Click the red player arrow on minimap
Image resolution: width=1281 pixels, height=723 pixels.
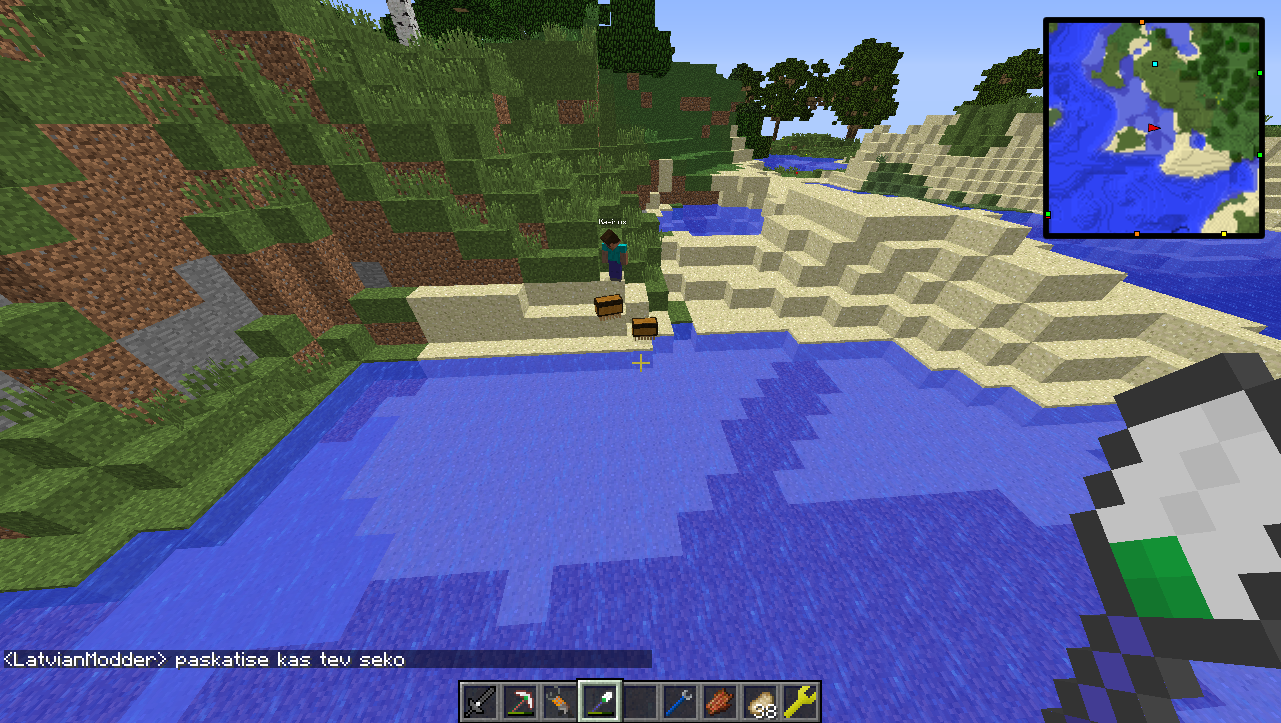(x=1154, y=128)
